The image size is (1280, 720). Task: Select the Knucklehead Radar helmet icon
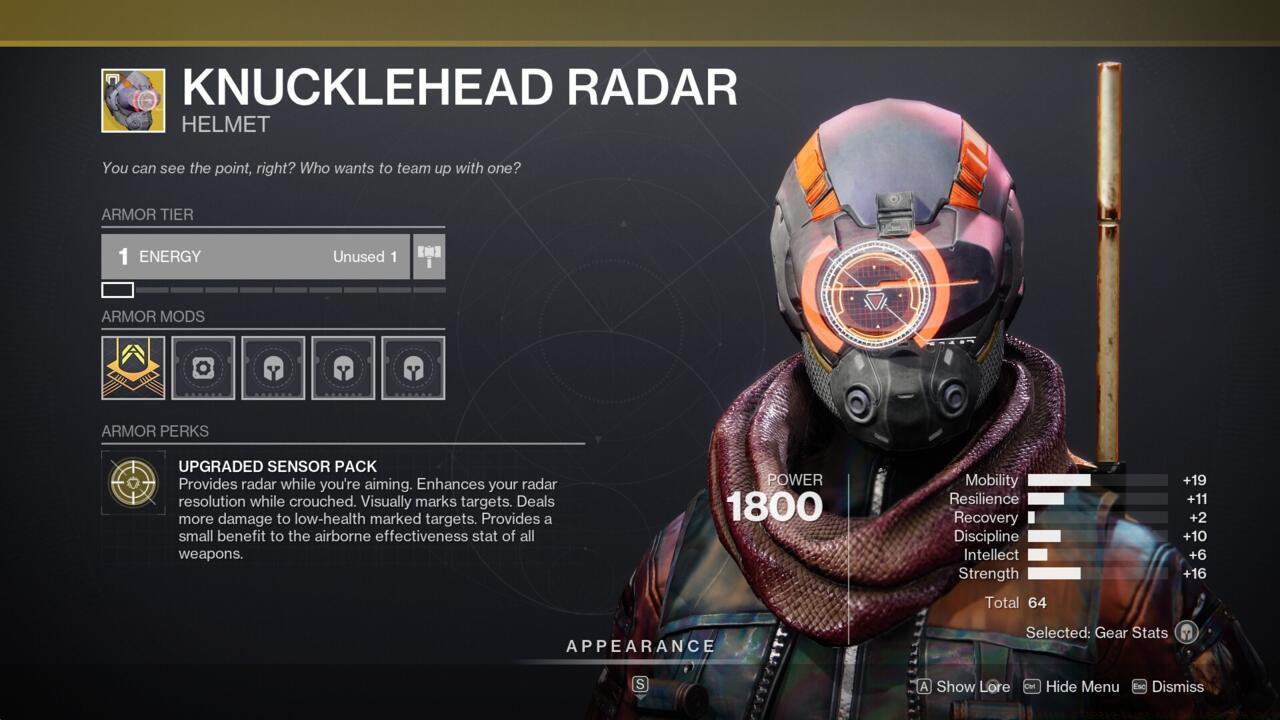(x=133, y=100)
